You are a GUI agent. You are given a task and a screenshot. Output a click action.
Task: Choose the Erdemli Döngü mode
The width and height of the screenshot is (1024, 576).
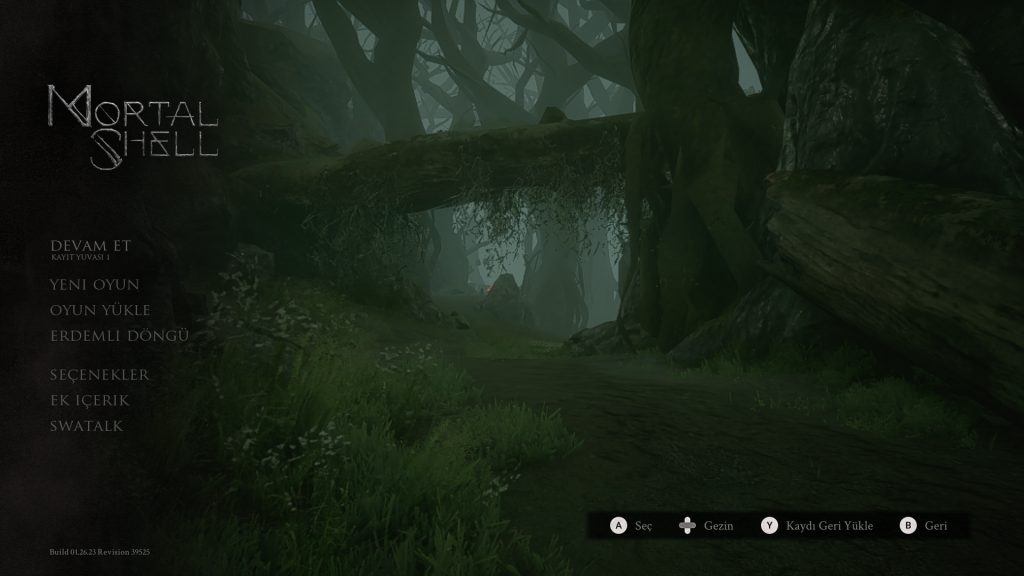click(119, 336)
